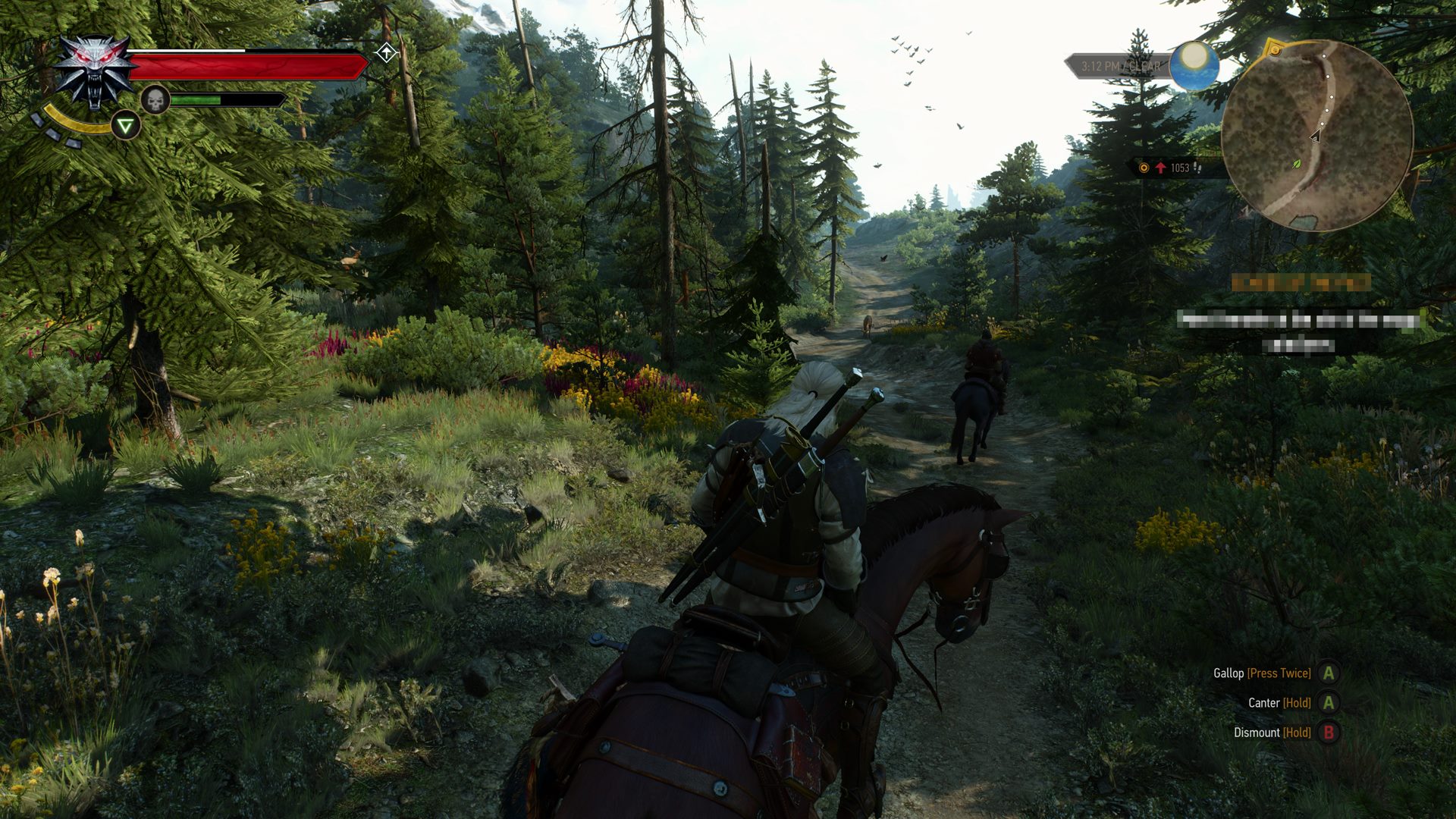Open the circular minimap

click(x=1317, y=136)
